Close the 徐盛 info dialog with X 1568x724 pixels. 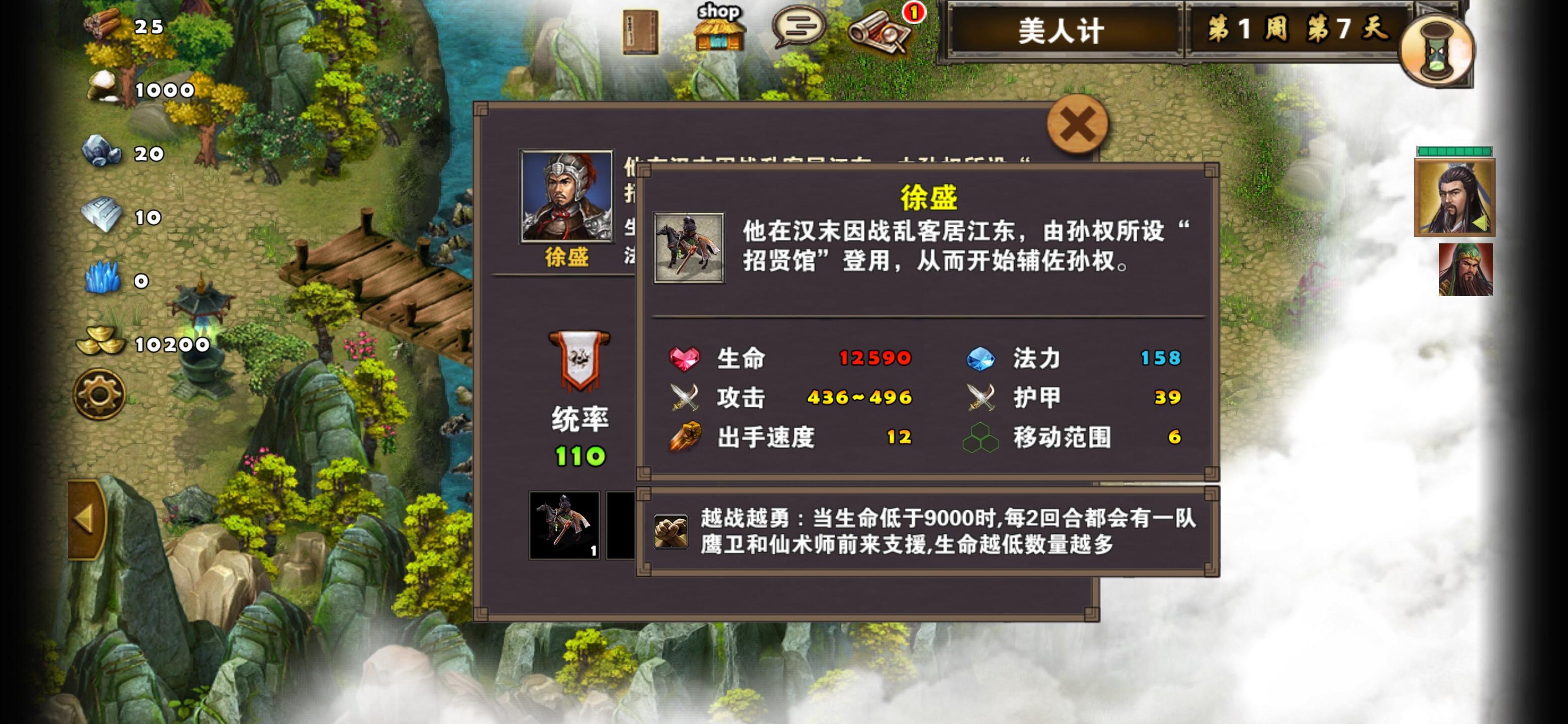coord(1077,123)
